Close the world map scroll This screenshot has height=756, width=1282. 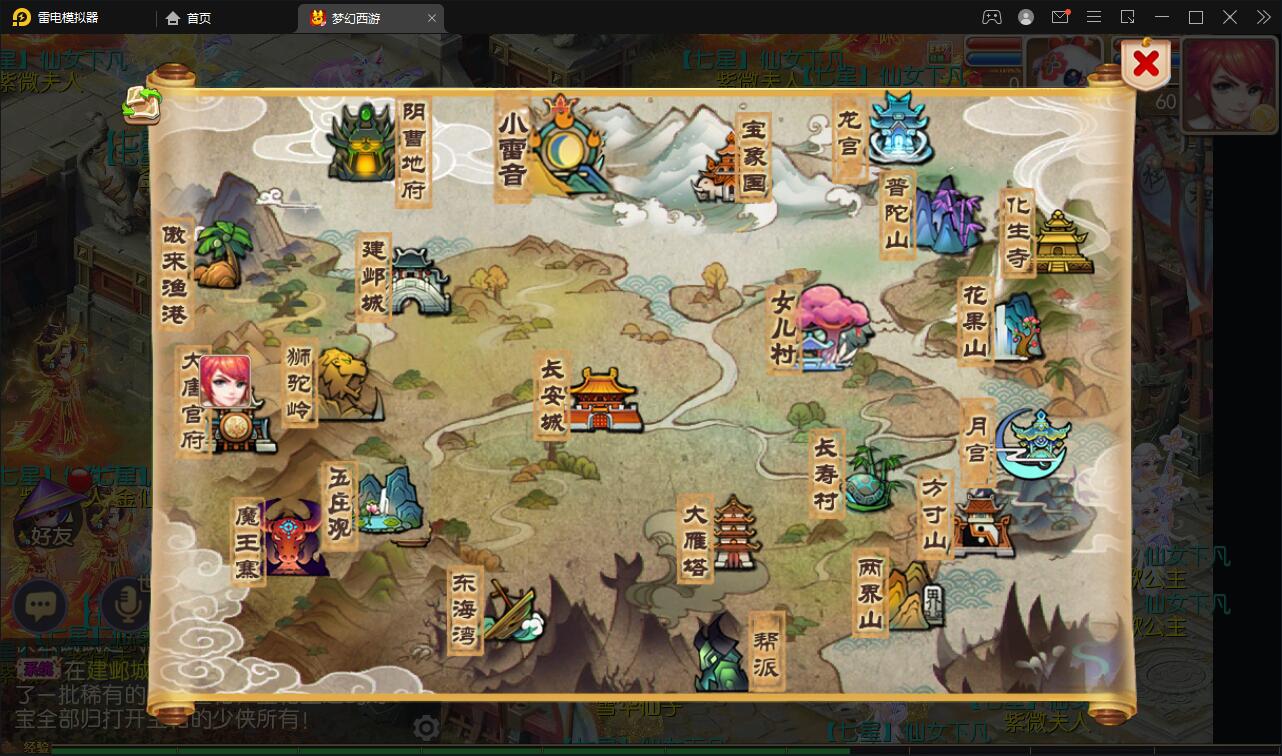(1146, 65)
